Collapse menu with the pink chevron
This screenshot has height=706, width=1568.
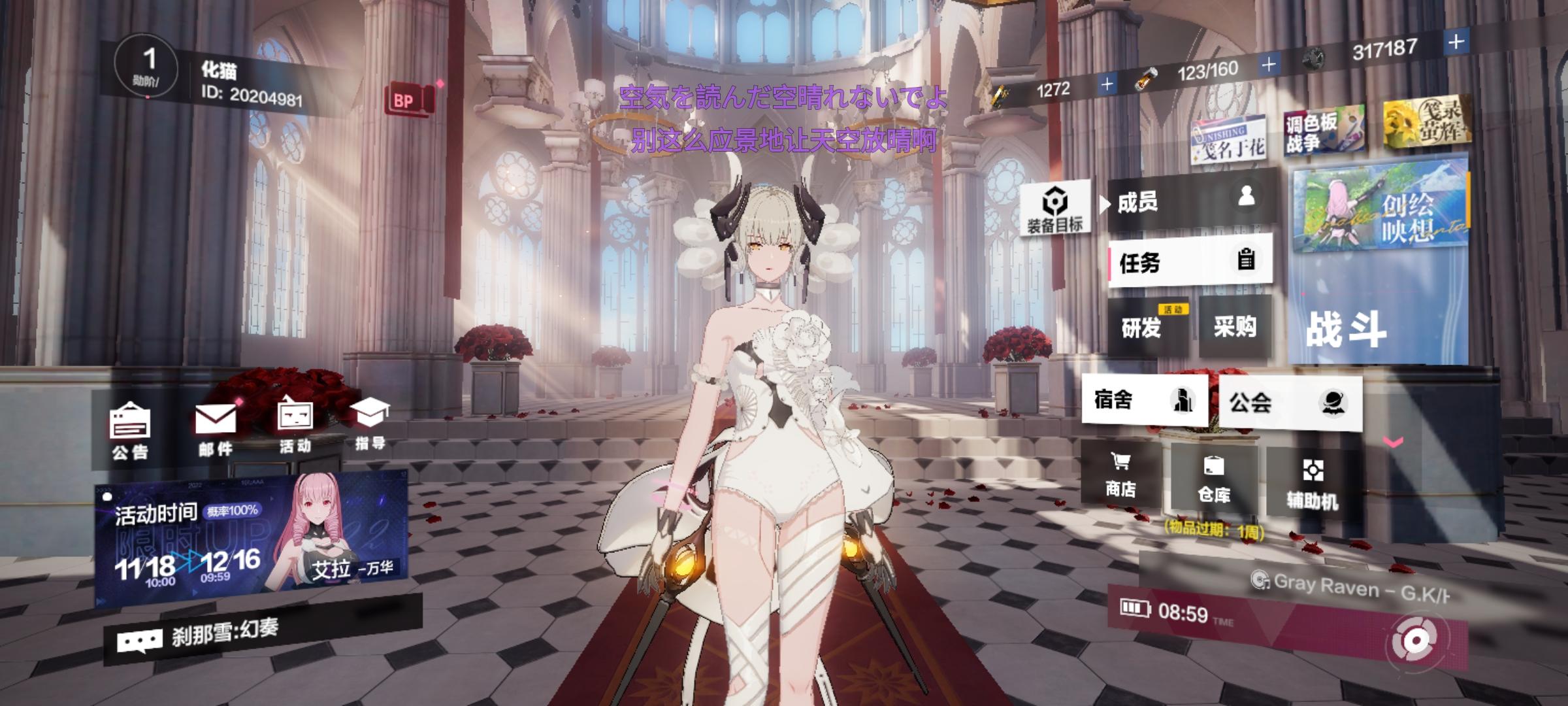[x=1394, y=442]
